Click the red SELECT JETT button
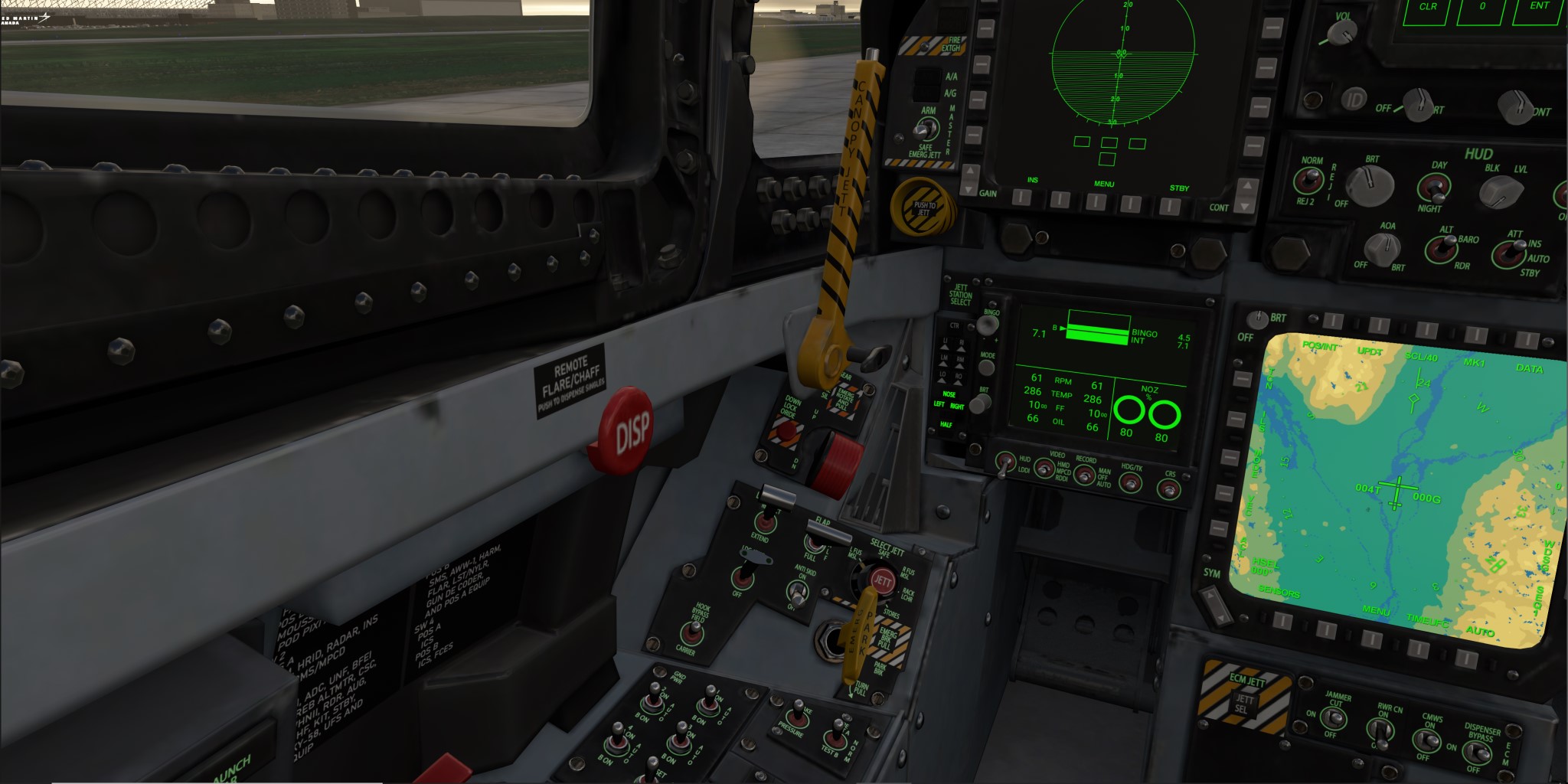The width and height of the screenshot is (1568, 784). pyautogui.click(x=881, y=581)
